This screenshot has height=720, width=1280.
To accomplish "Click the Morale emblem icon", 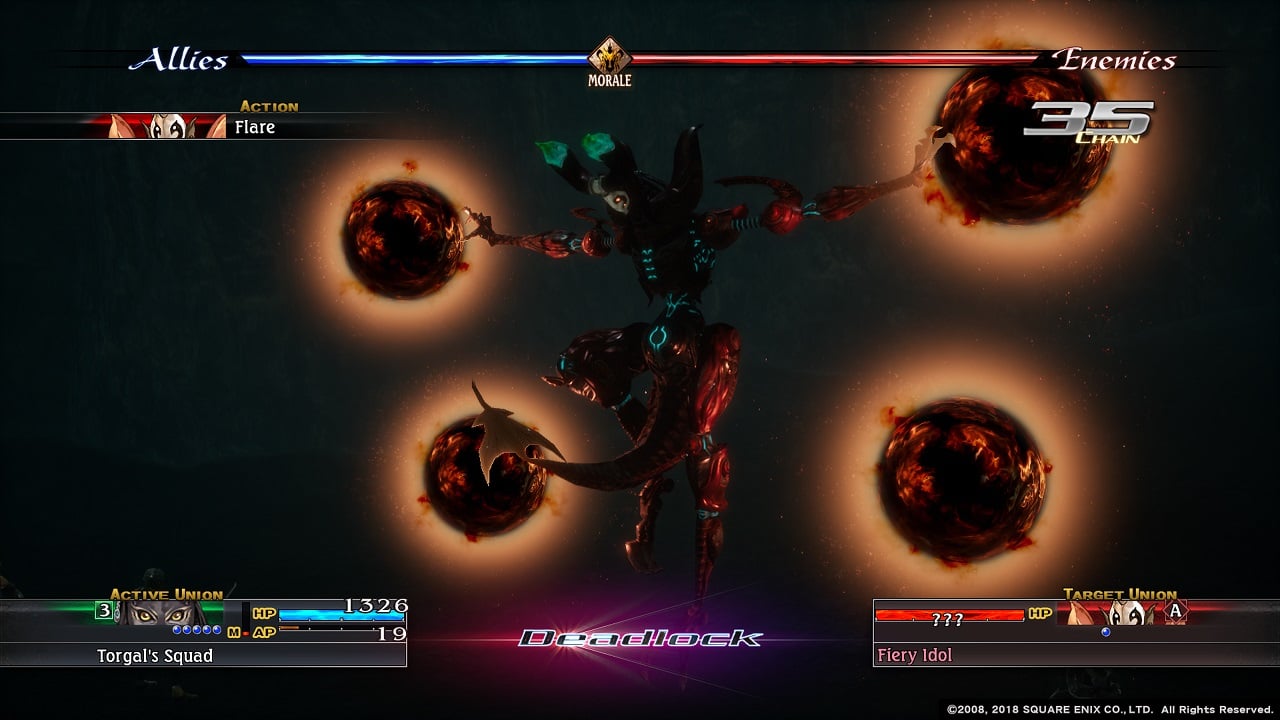I will point(609,56).
